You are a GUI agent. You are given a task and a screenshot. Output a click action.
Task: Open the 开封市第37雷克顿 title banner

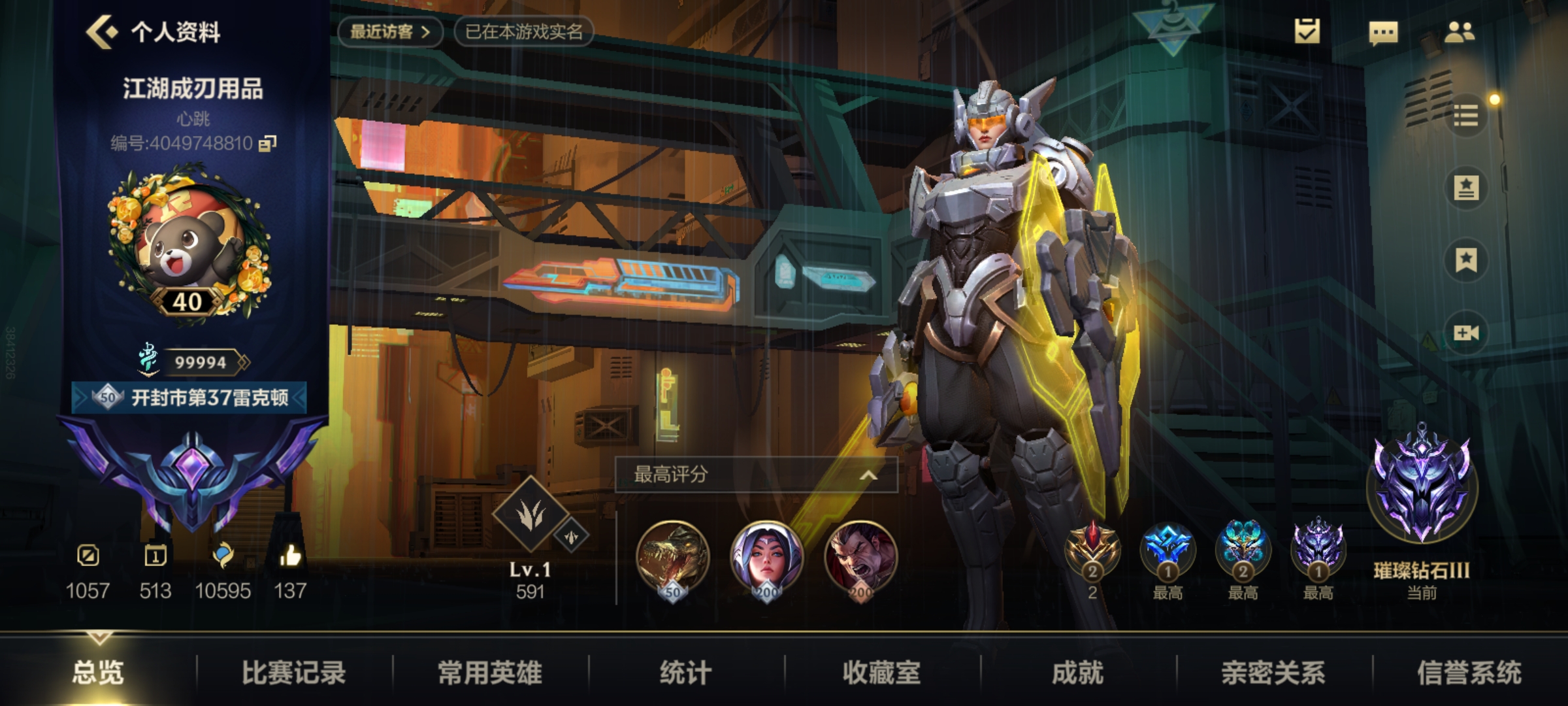tap(189, 397)
